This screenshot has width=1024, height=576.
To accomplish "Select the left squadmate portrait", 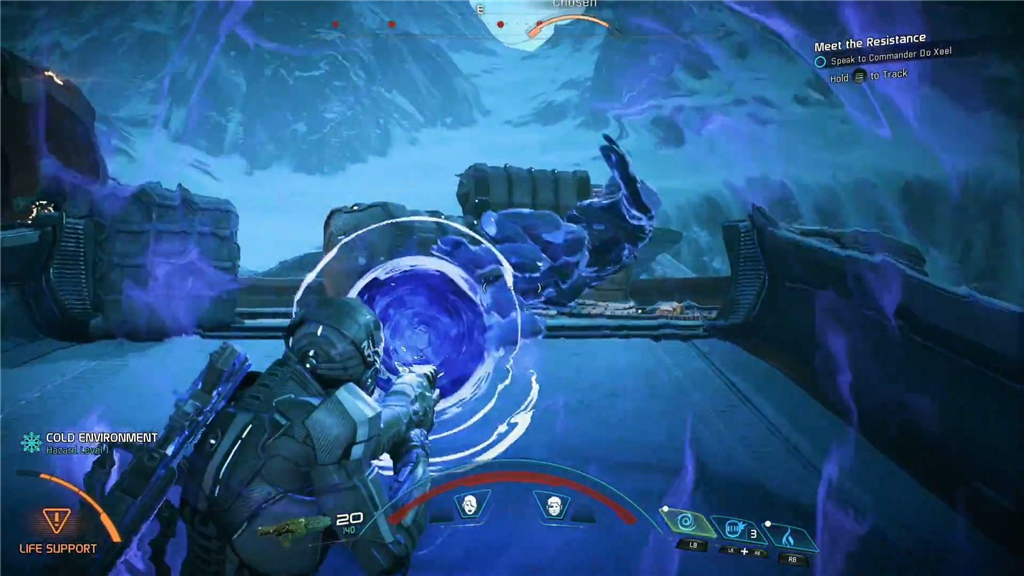I will pyautogui.click(x=468, y=504).
